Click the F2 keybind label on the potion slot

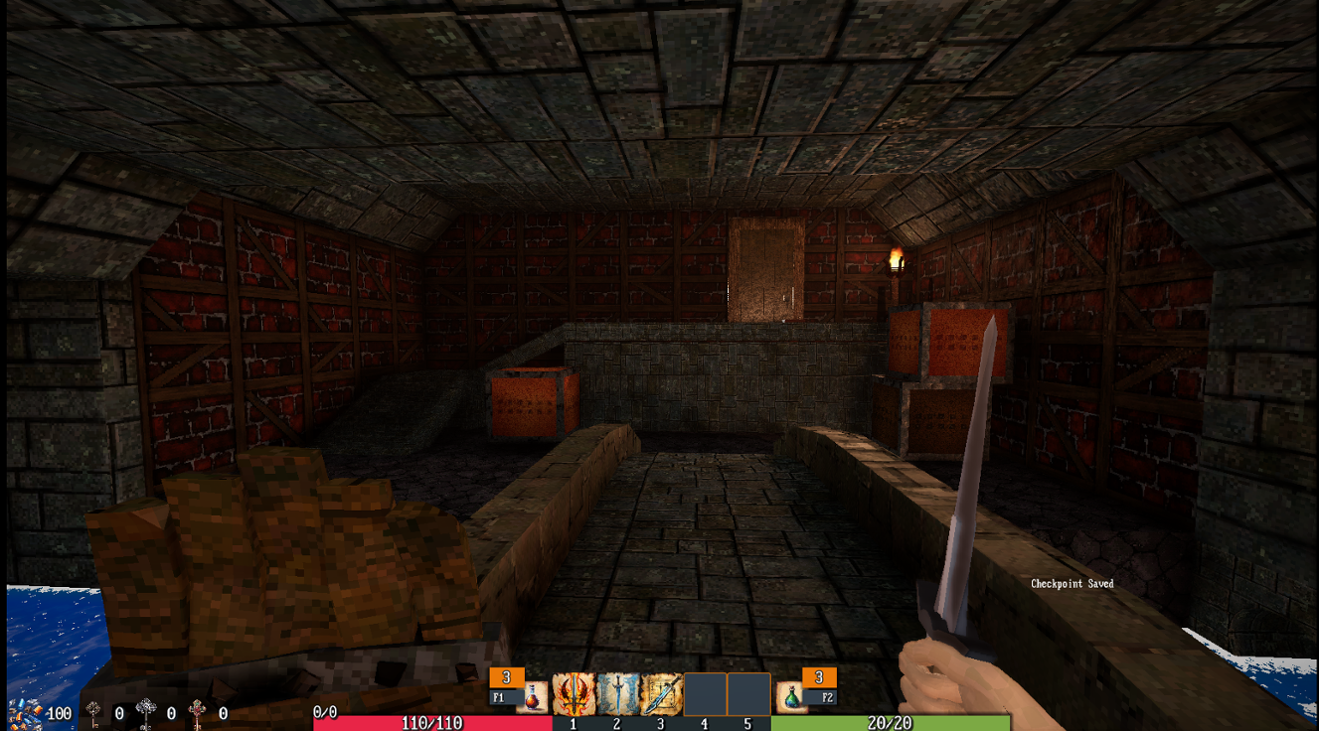[x=828, y=695]
